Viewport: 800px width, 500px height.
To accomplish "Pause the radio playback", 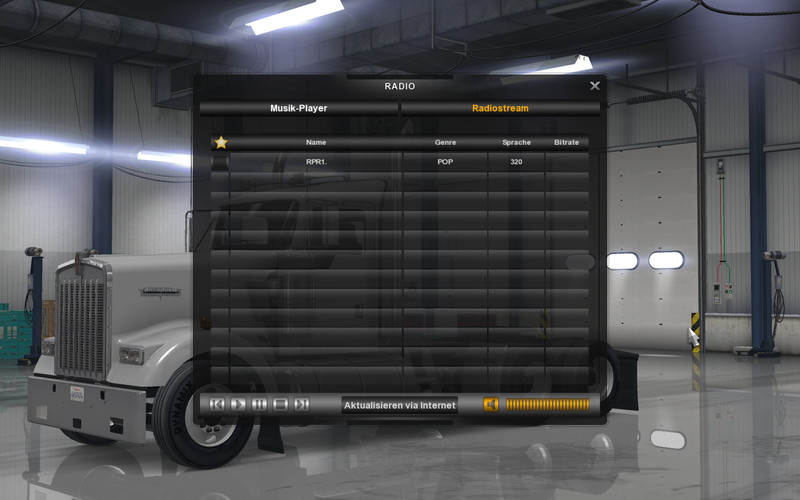I will (259, 404).
